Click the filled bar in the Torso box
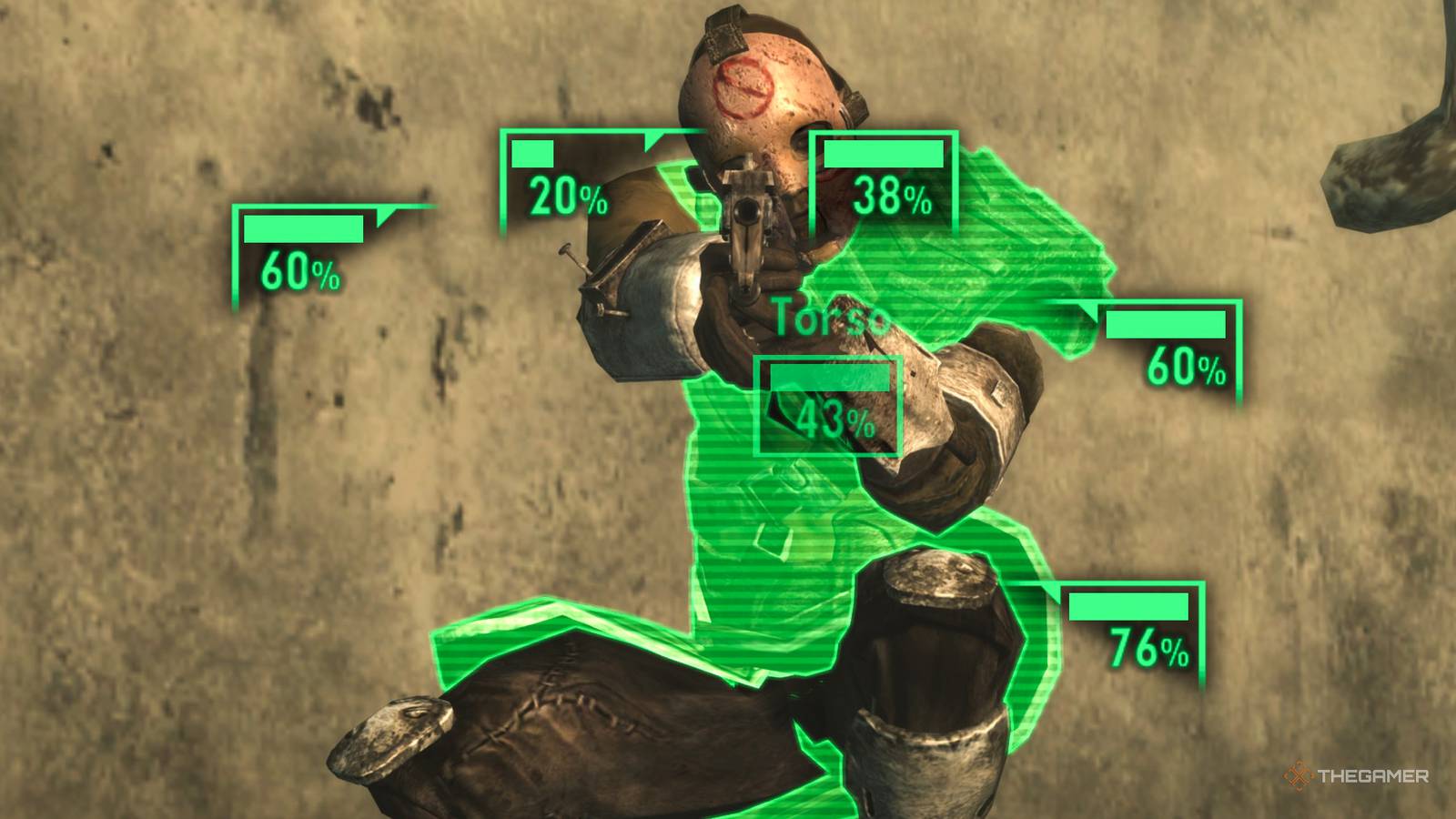The height and width of the screenshot is (819, 1456). point(830,376)
